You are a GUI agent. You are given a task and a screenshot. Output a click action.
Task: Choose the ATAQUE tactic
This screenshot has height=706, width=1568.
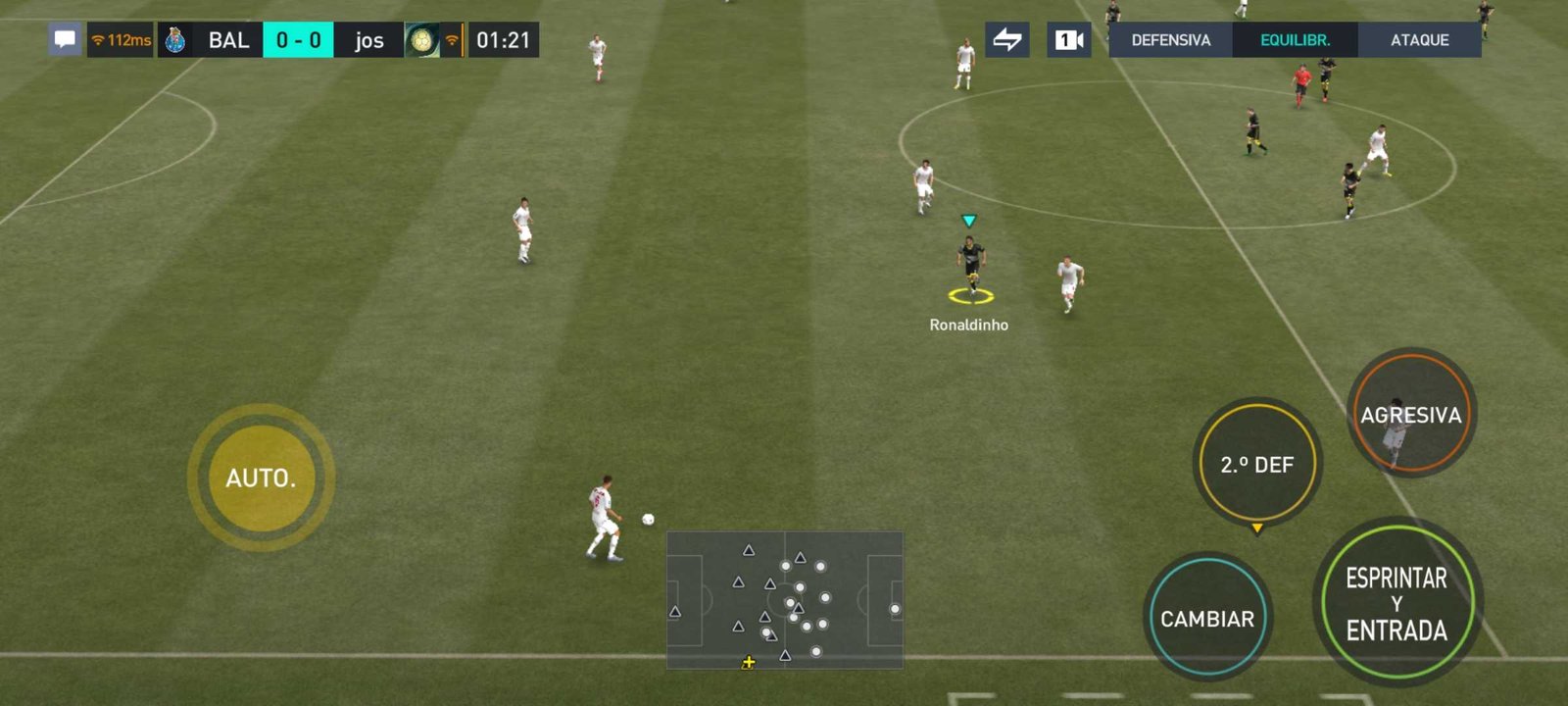(x=1419, y=40)
